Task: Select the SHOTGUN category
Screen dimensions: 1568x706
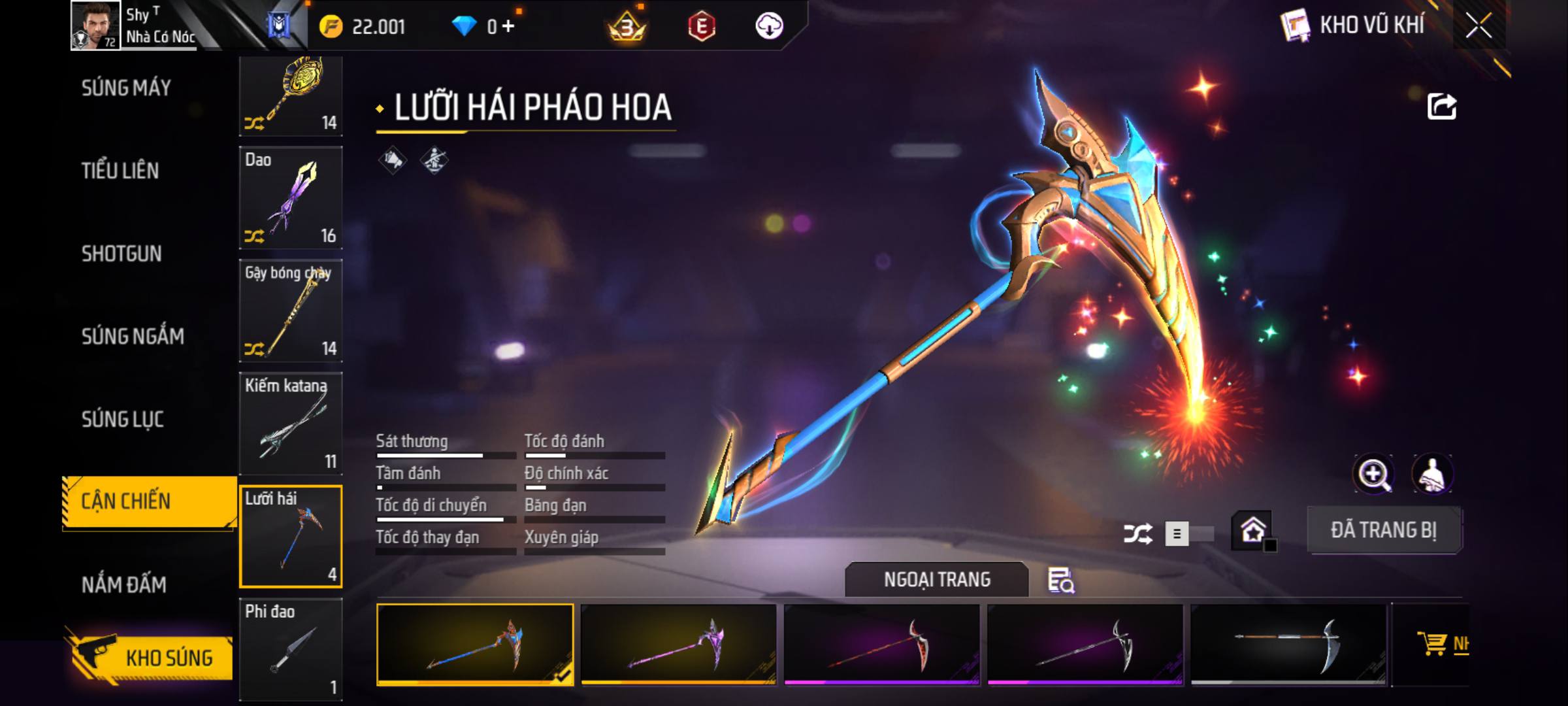Action: (122, 254)
